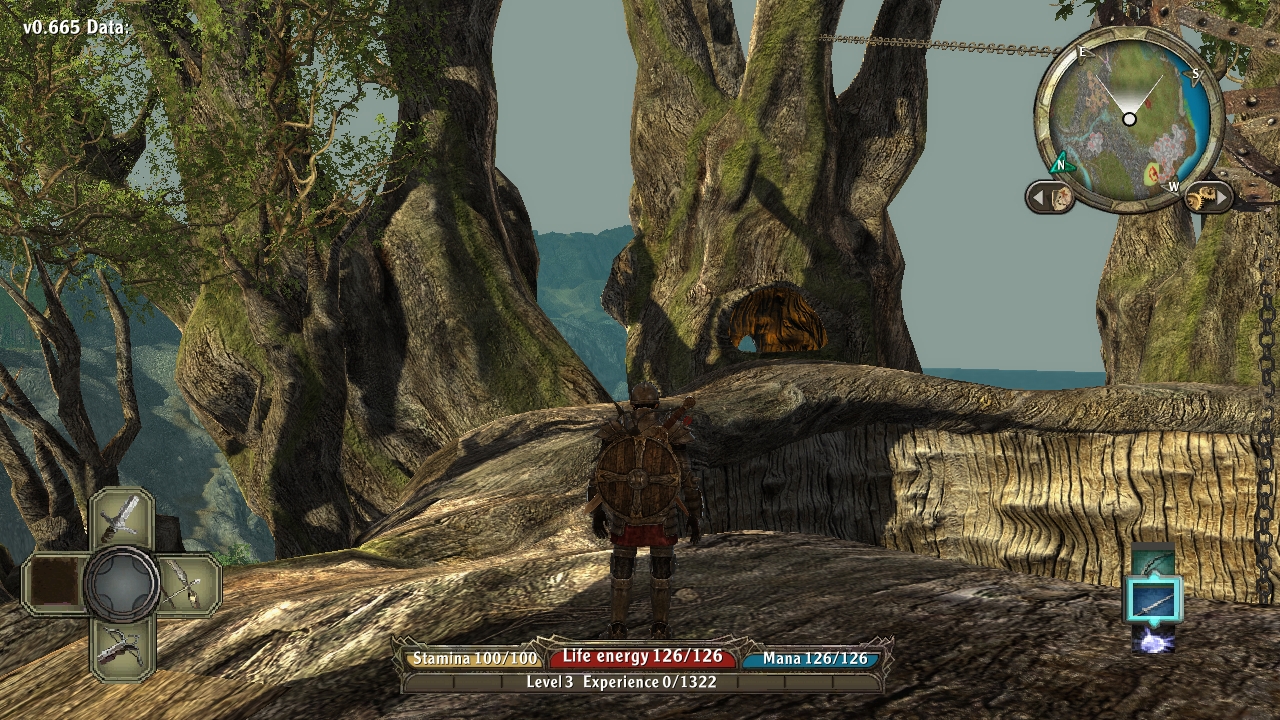Viewport: 1280px width, 720px height.
Task: Select the brown leather quick slot
Action: pos(54,584)
